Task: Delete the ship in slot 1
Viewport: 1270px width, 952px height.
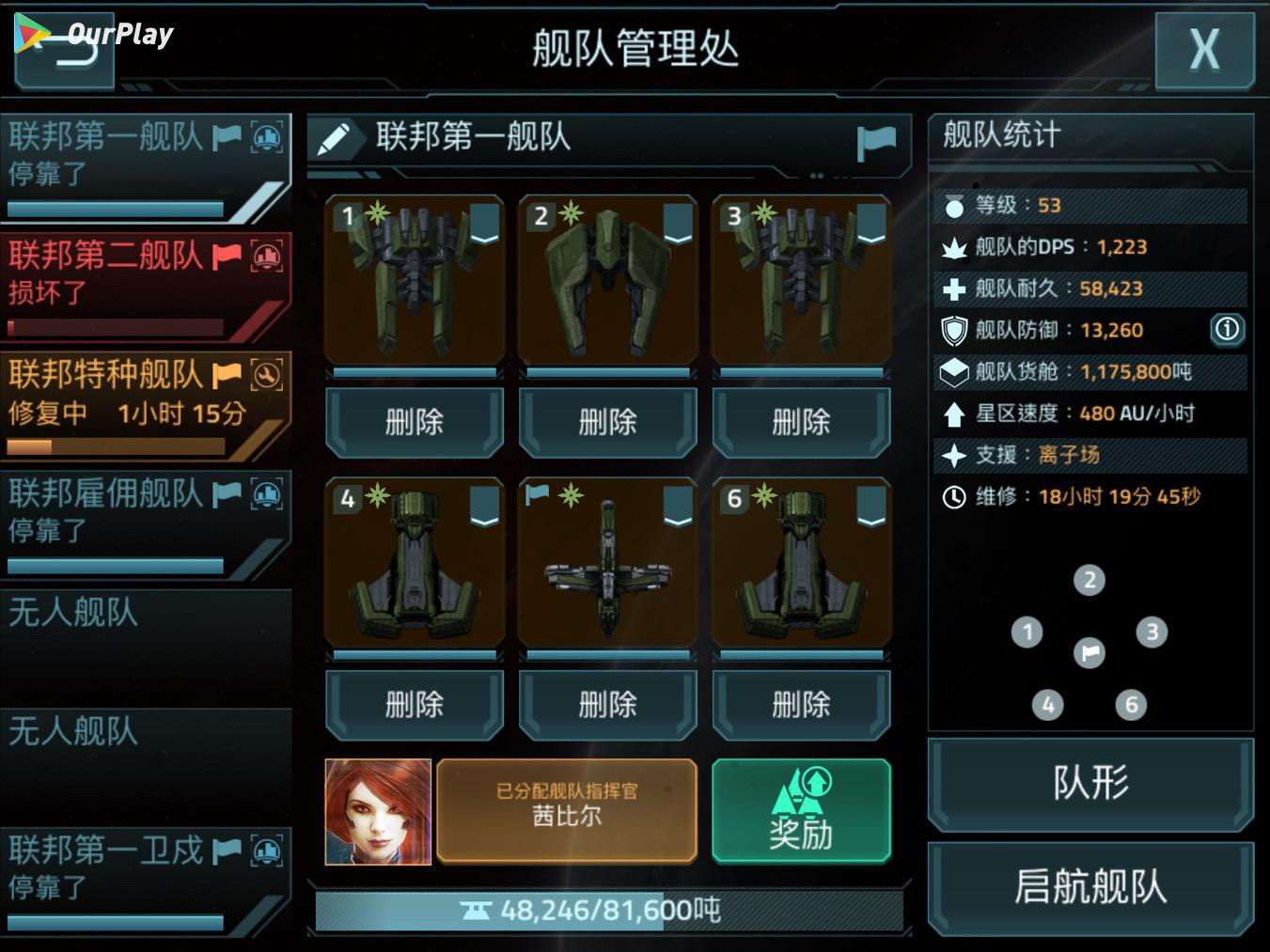Action: coord(414,422)
